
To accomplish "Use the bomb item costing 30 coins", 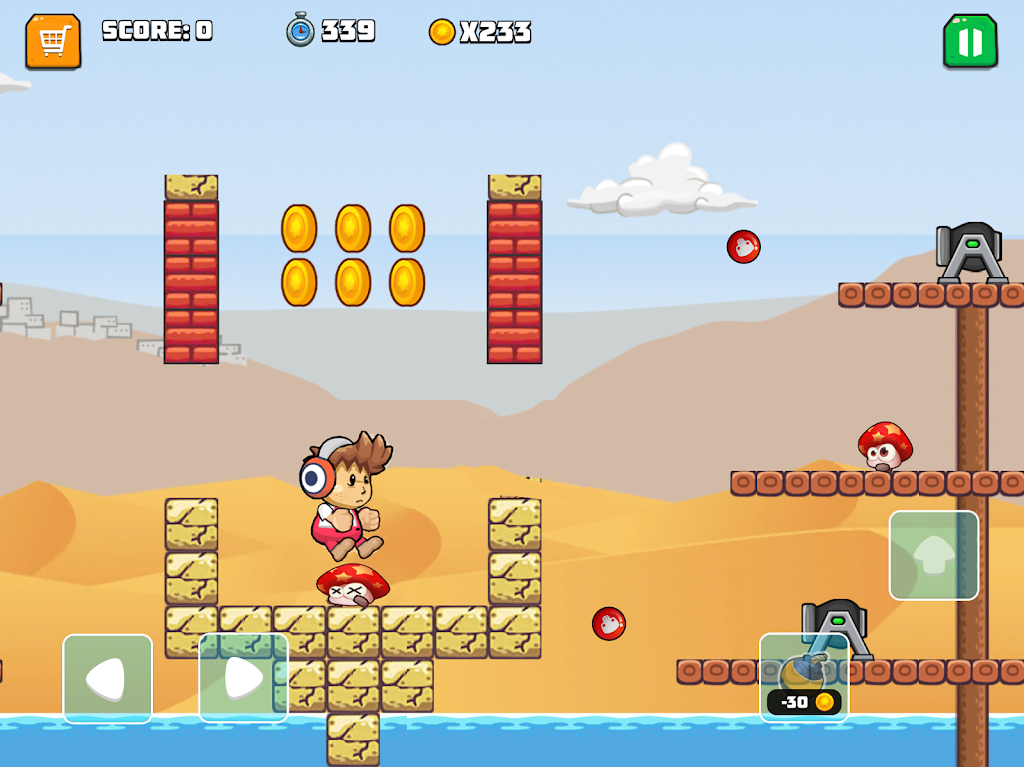I will (804, 678).
